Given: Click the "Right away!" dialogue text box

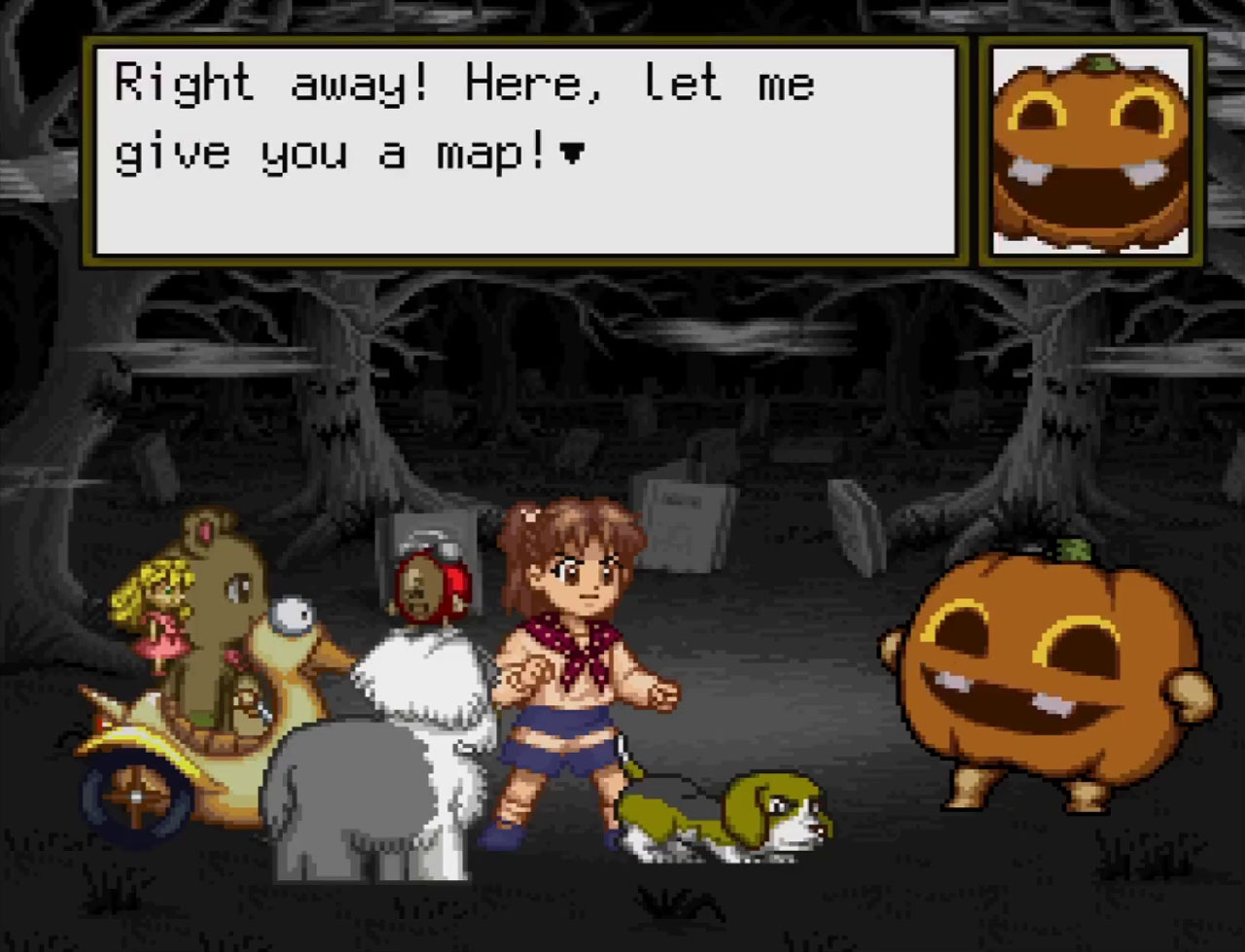Looking at the screenshot, I should (525, 151).
